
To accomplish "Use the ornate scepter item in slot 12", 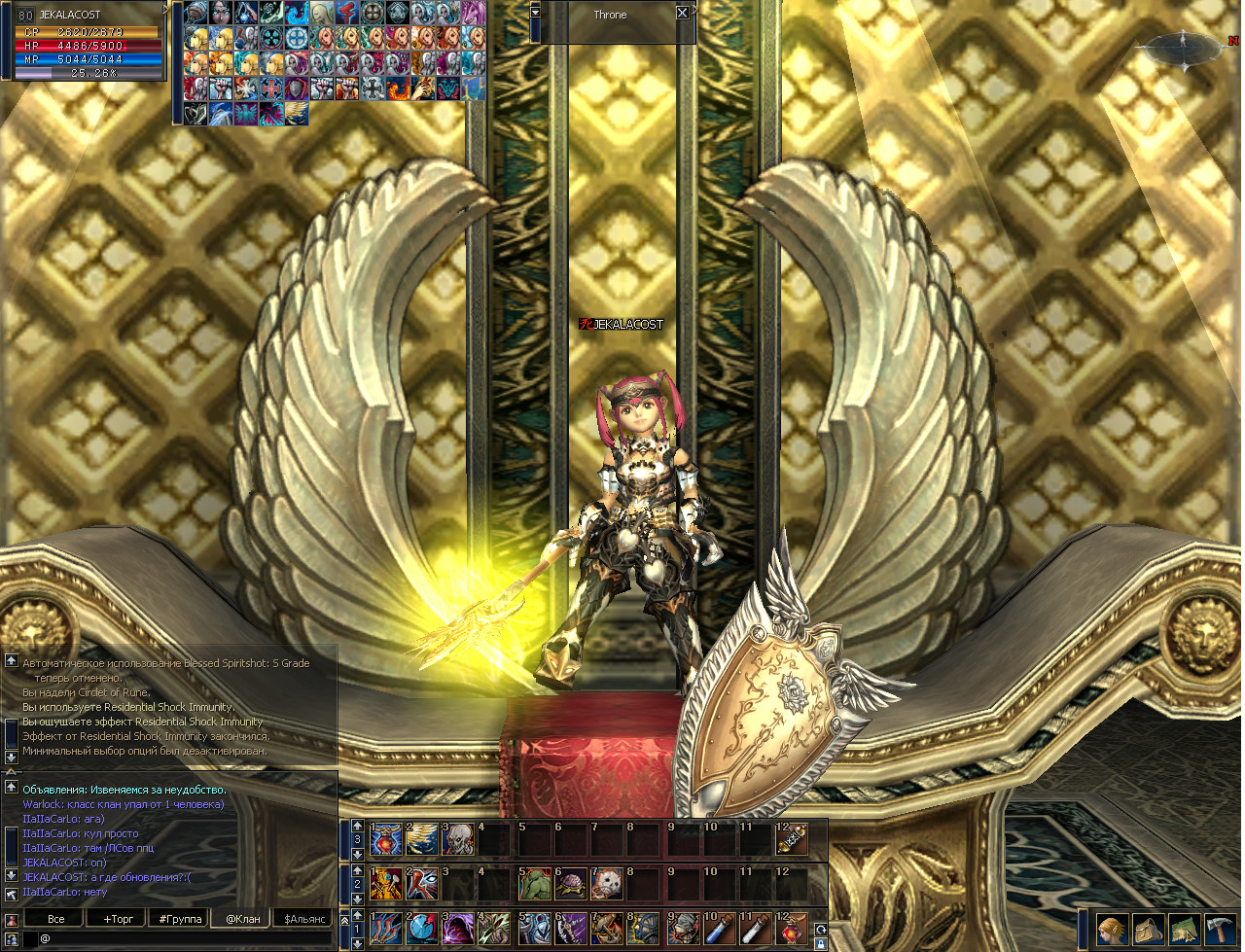I will [x=792, y=839].
